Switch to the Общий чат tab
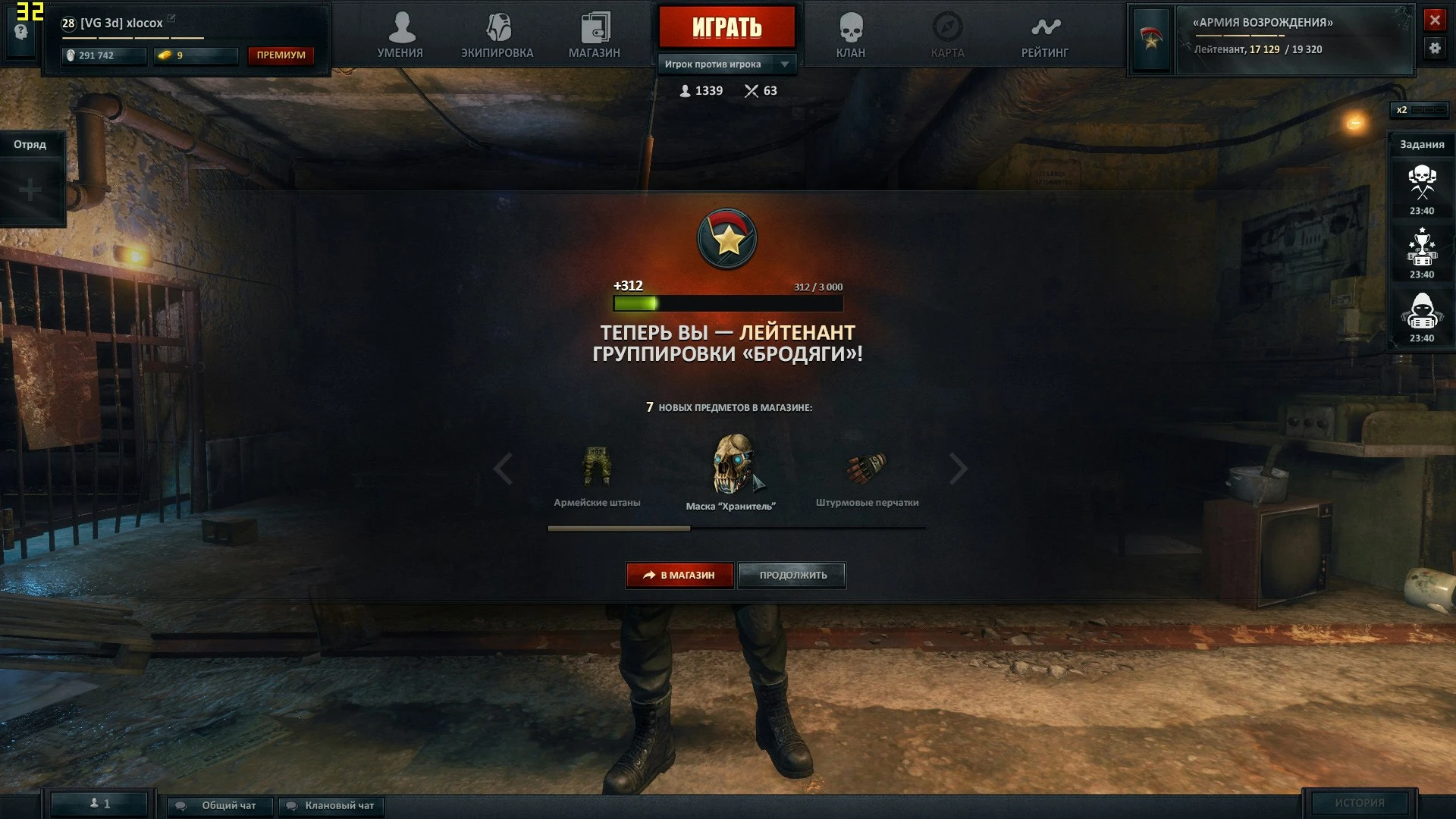This screenshot has width=1456, height=819. [218, 806]
